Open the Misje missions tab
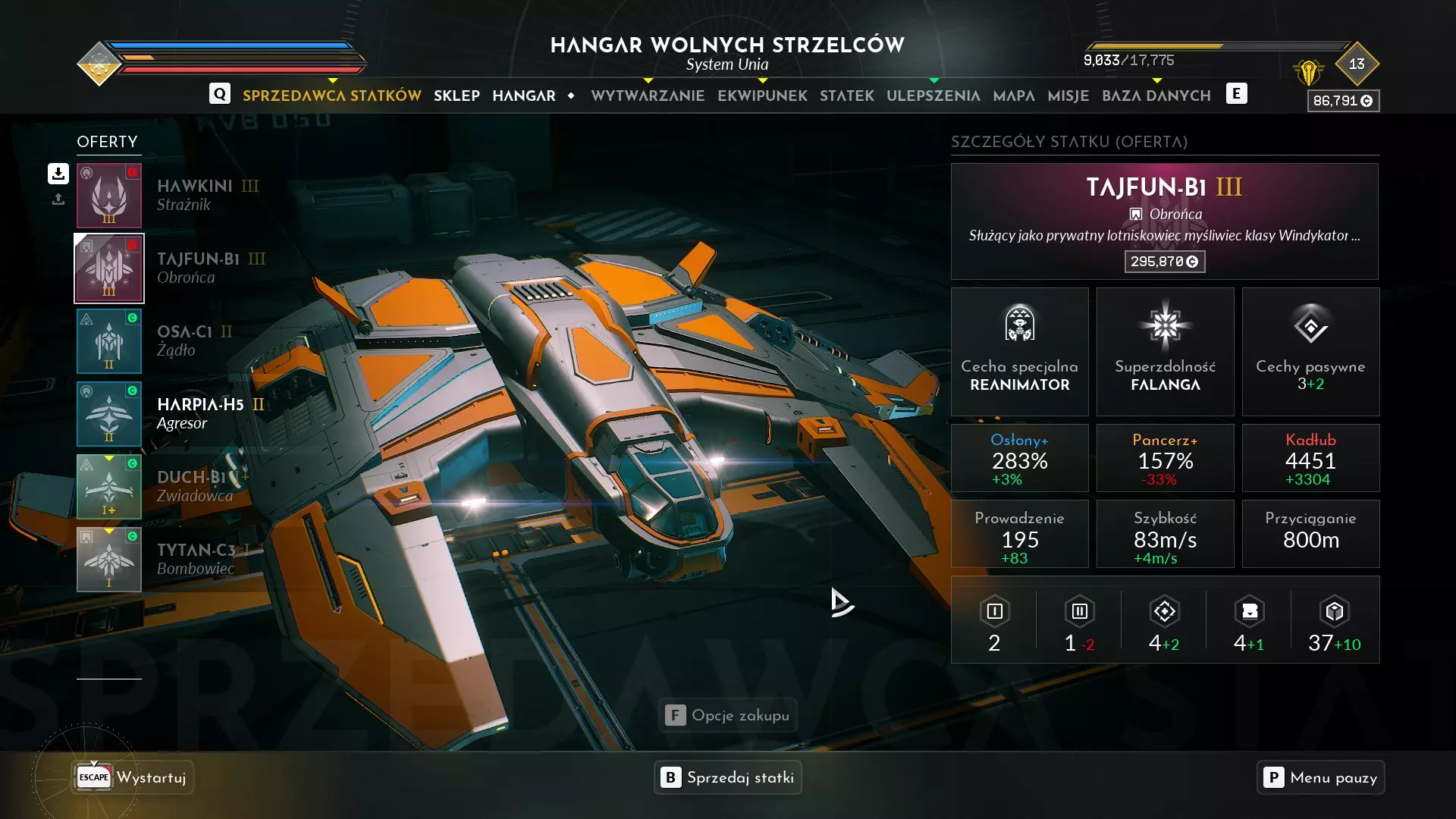The height and width of the screenshot is (819, 1456). click(1068, 96)
